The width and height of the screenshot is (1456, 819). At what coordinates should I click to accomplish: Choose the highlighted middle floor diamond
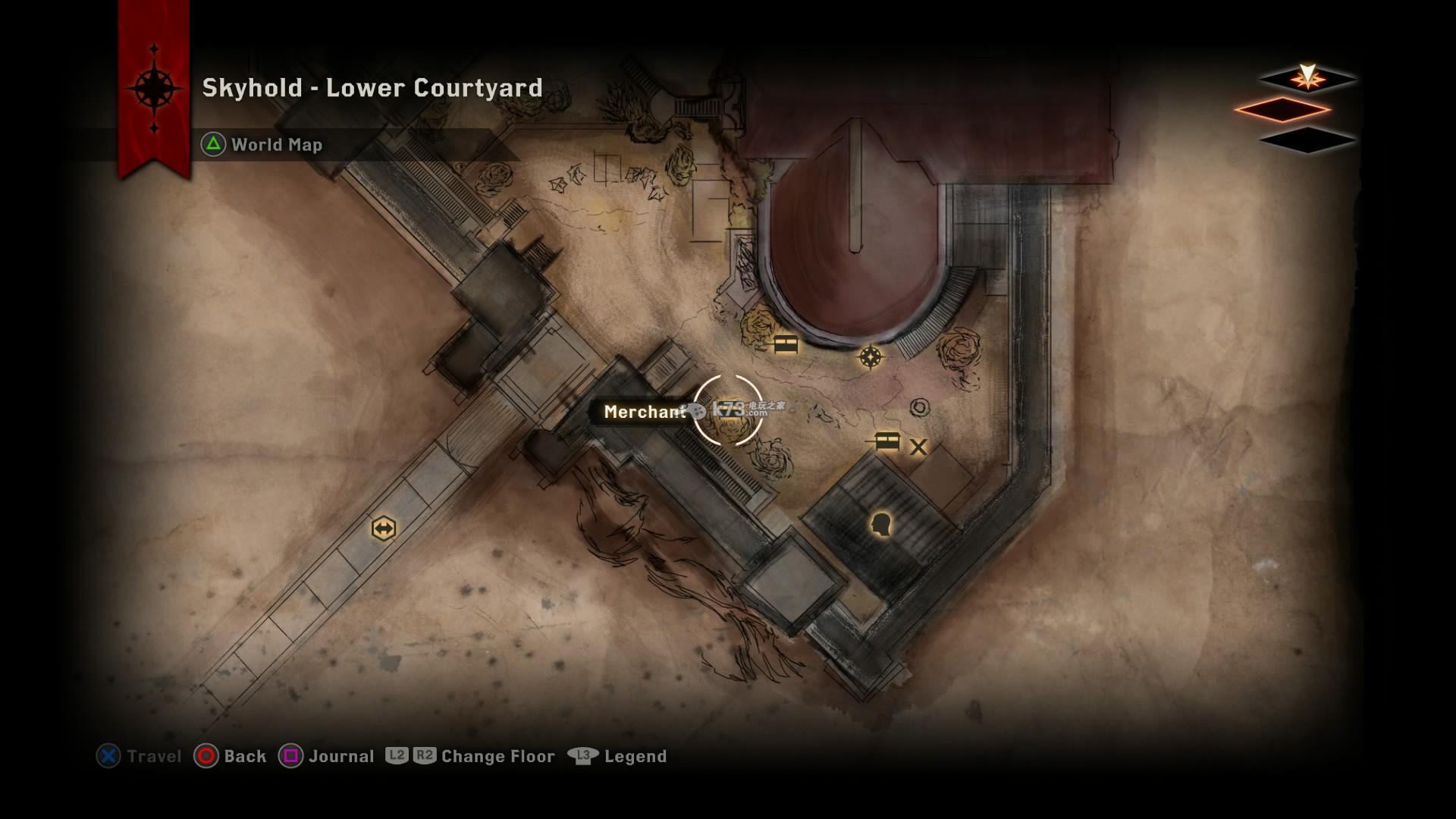(x=1282, y=109)
